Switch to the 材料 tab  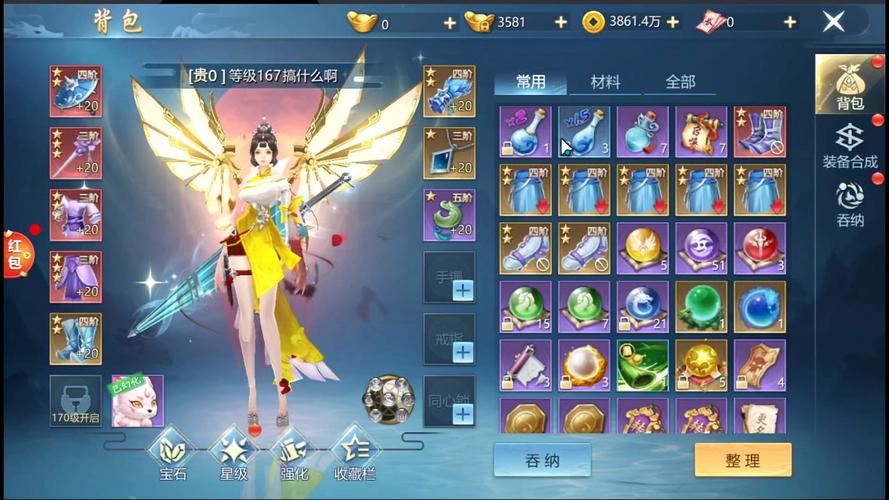[605, 82]
